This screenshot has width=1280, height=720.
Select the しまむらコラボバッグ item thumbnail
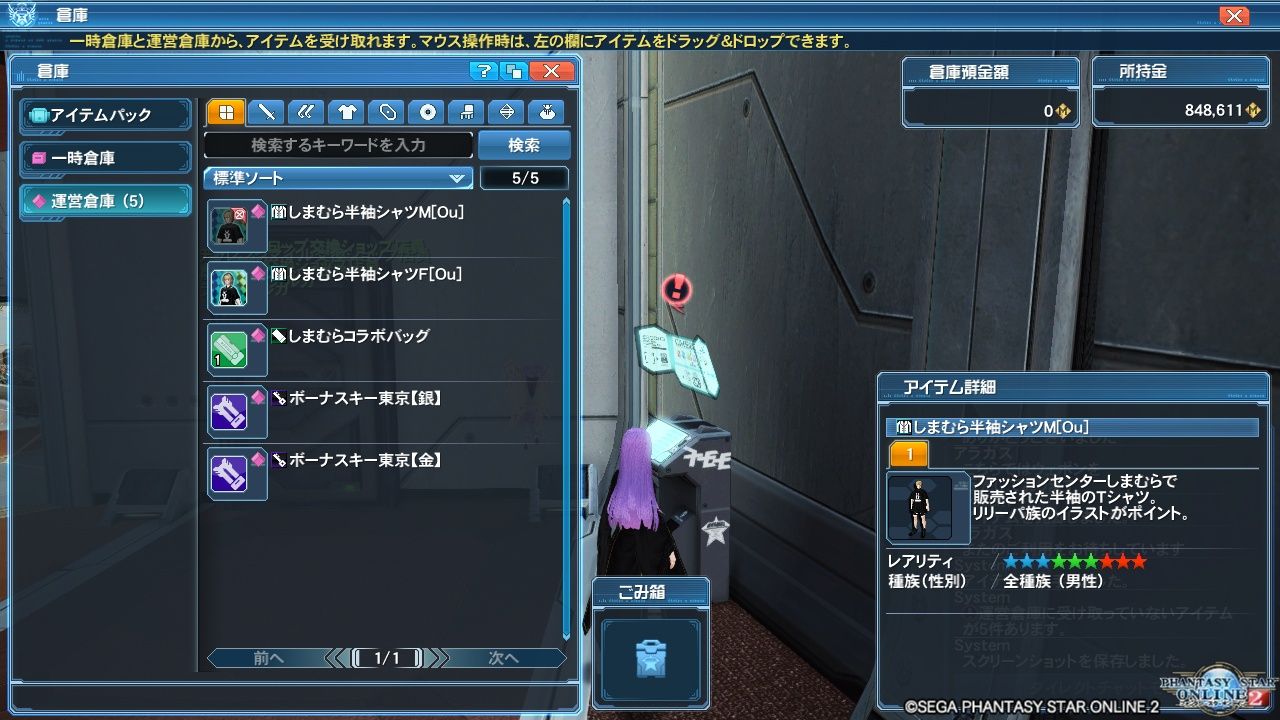tap(237, 349)
